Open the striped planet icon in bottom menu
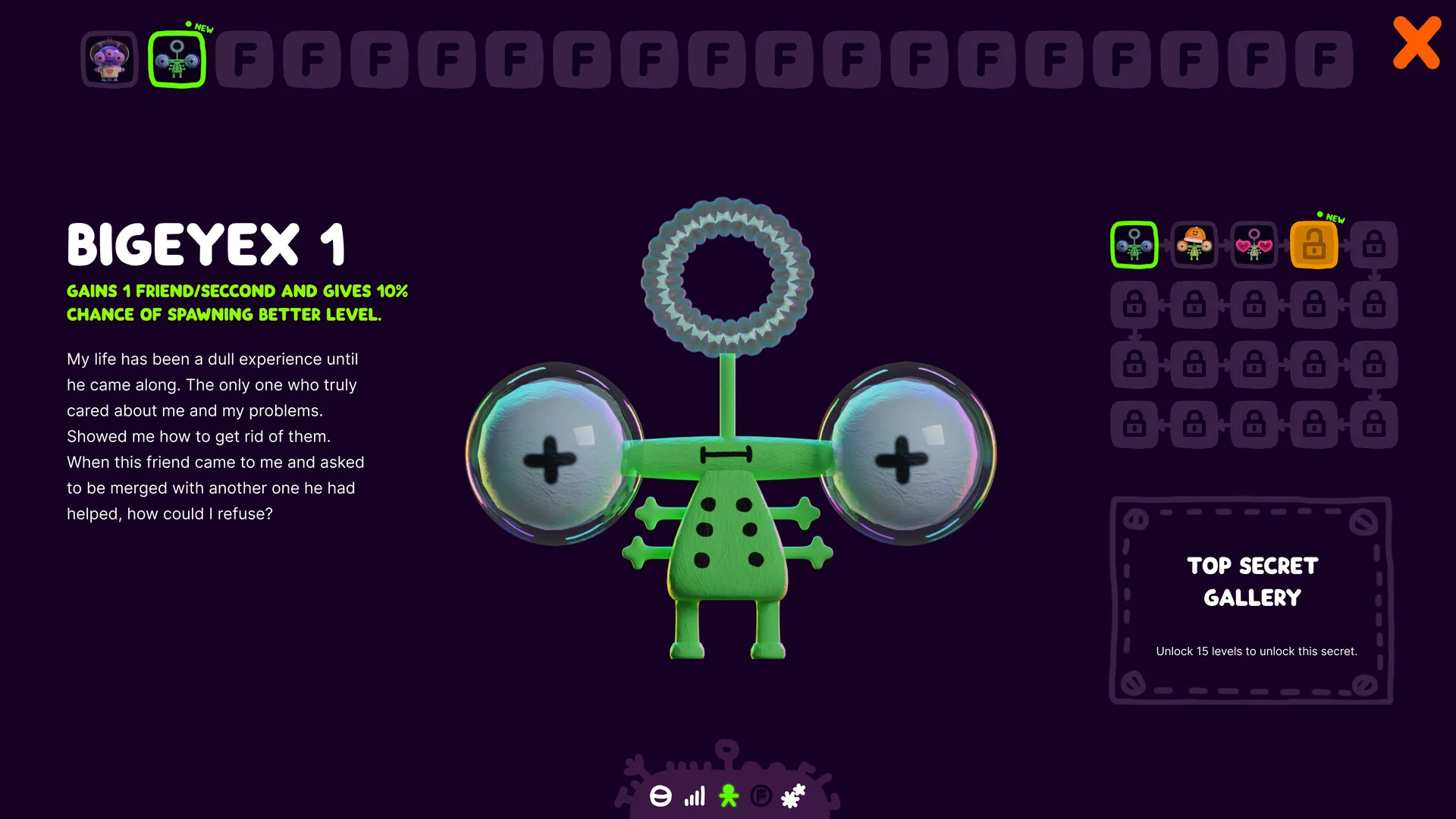 (x=661, y=796)
